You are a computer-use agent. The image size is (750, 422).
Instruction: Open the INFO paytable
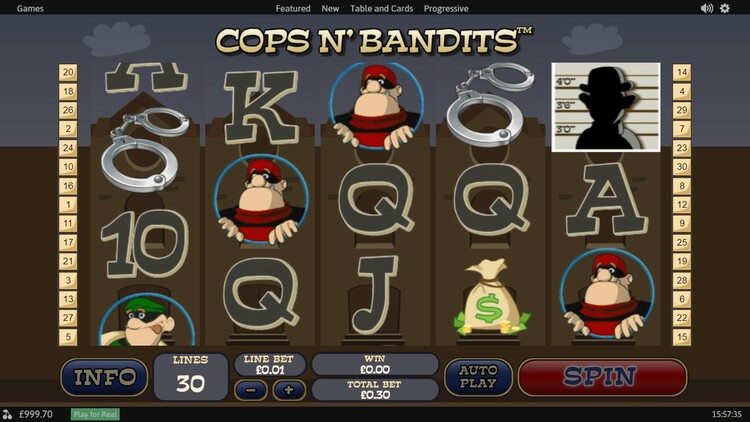click(104, 377)
